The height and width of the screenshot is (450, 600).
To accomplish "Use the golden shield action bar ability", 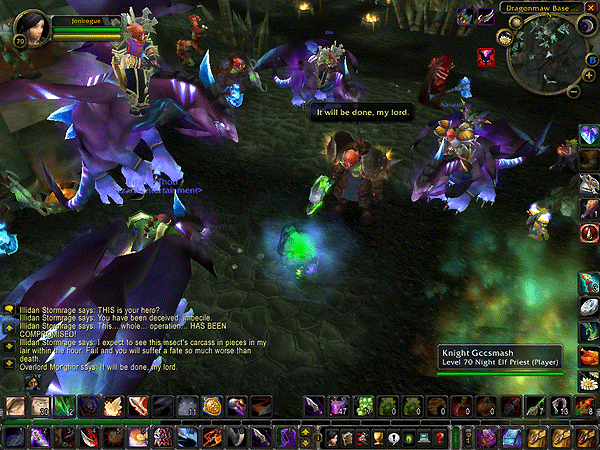I will tap(211, 405).
